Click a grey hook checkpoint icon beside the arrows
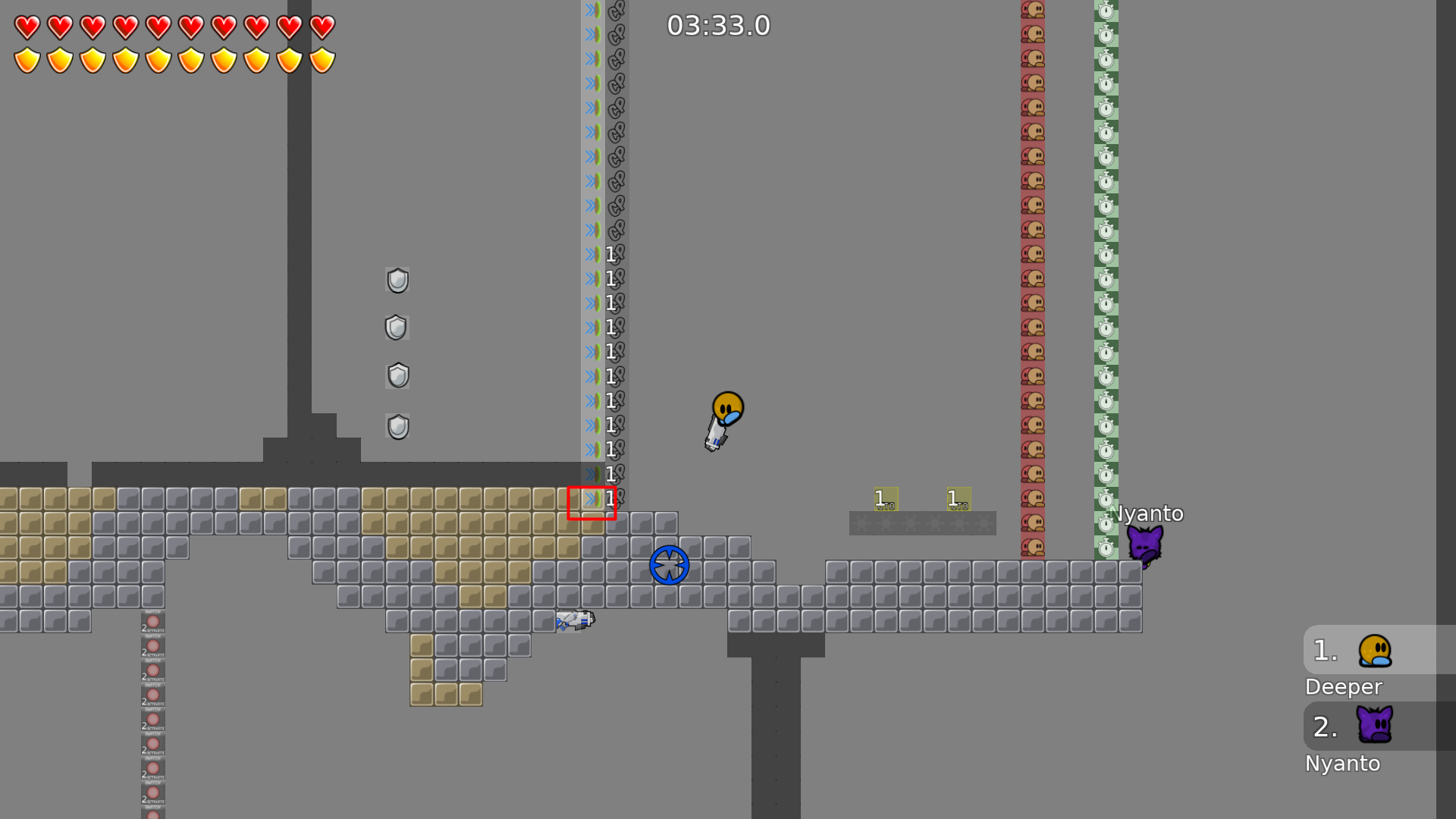 point(614,182)
